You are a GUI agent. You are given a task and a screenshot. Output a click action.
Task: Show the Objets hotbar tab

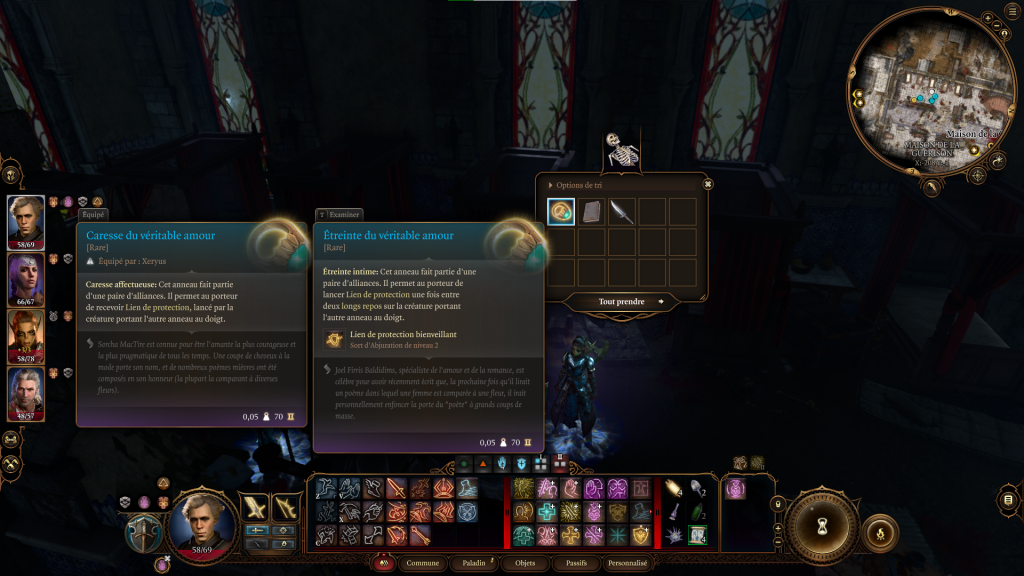pos(525,563)
